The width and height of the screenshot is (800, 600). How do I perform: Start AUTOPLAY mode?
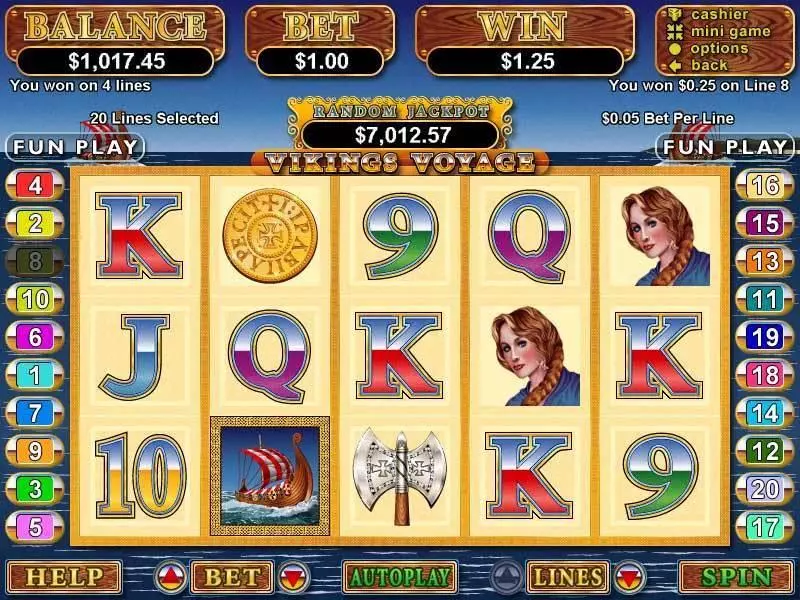pos(399,577)
